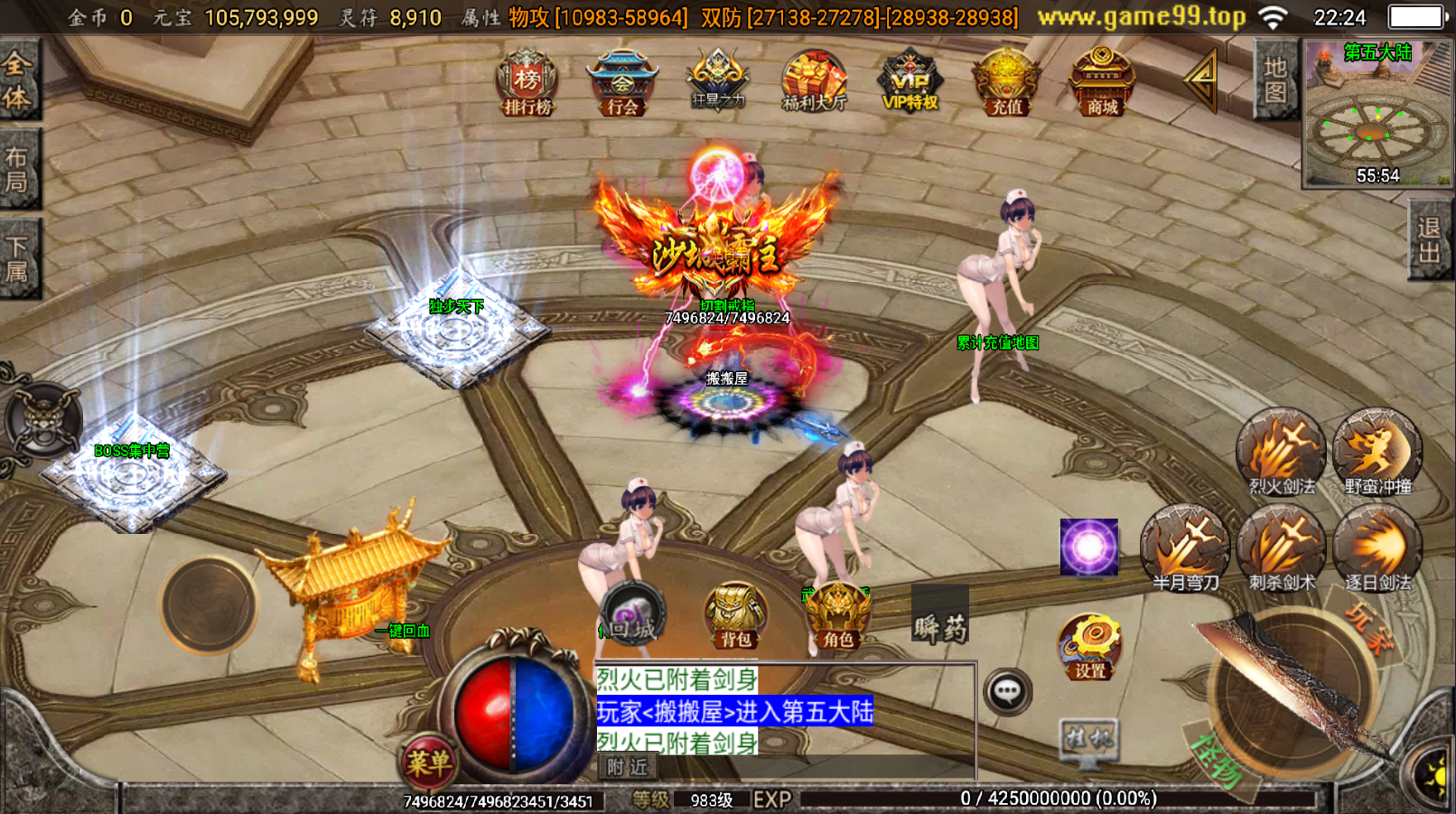
Task: Collapse the top menu with the arrow
Action: pyautogui.click(x=1203, y=81)
